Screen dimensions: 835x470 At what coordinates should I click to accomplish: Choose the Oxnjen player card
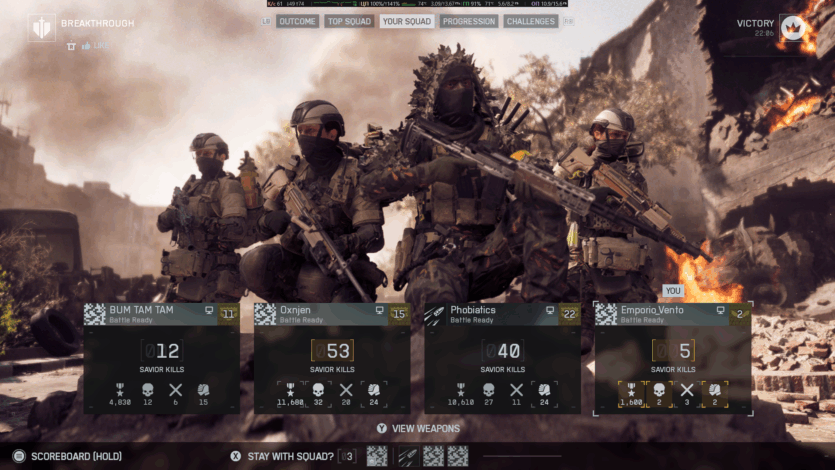332,358
